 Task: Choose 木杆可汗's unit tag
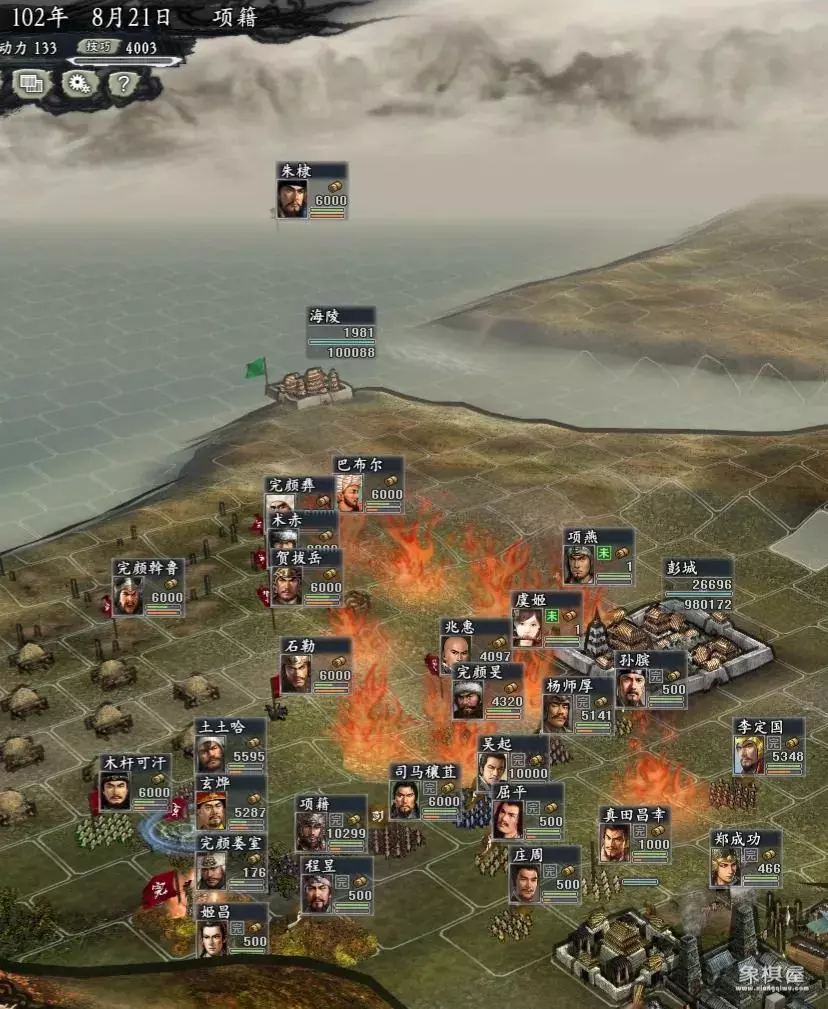(x=134, y=782)
